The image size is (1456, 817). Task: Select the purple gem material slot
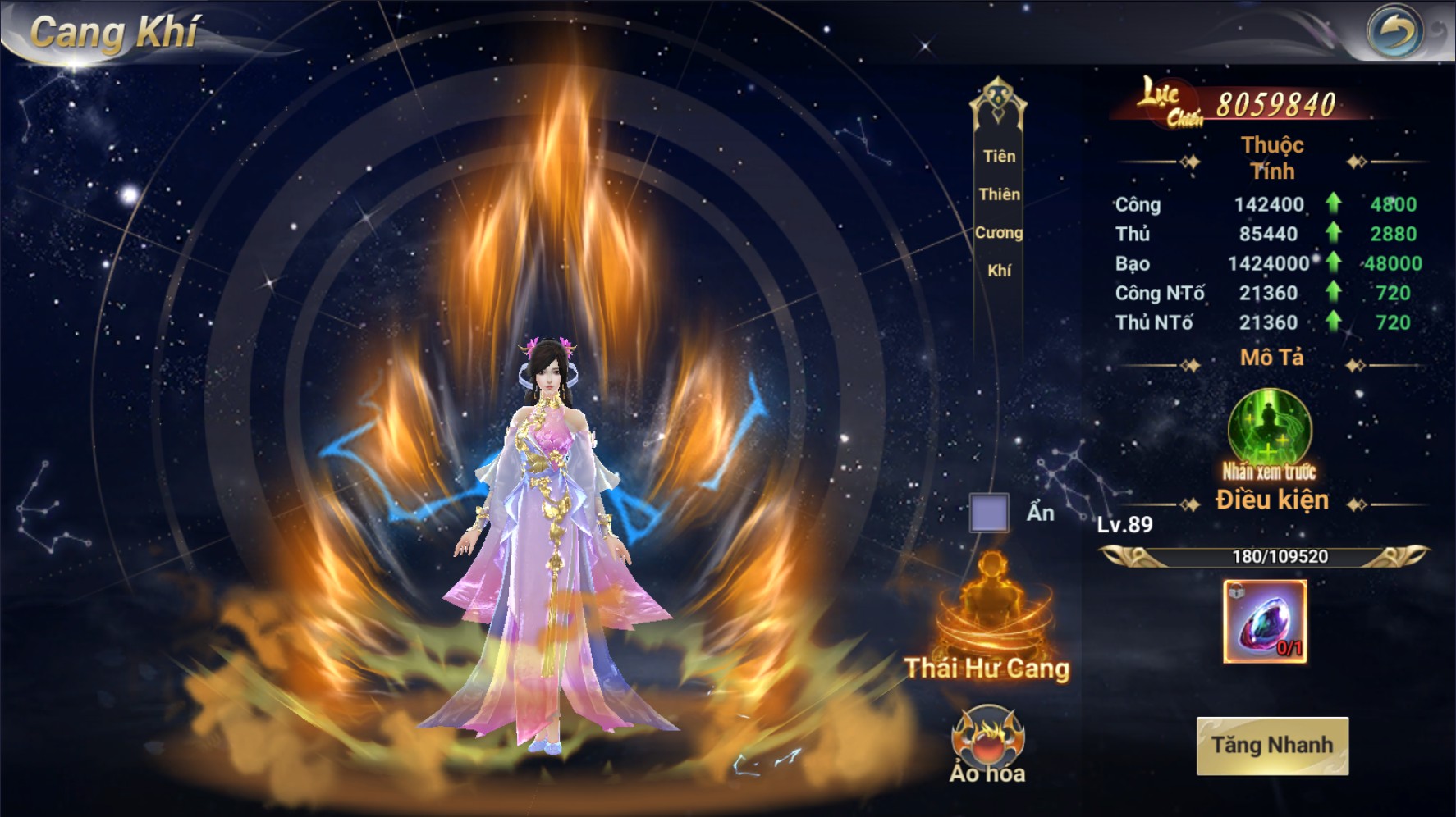click(x=1265, y=622)
